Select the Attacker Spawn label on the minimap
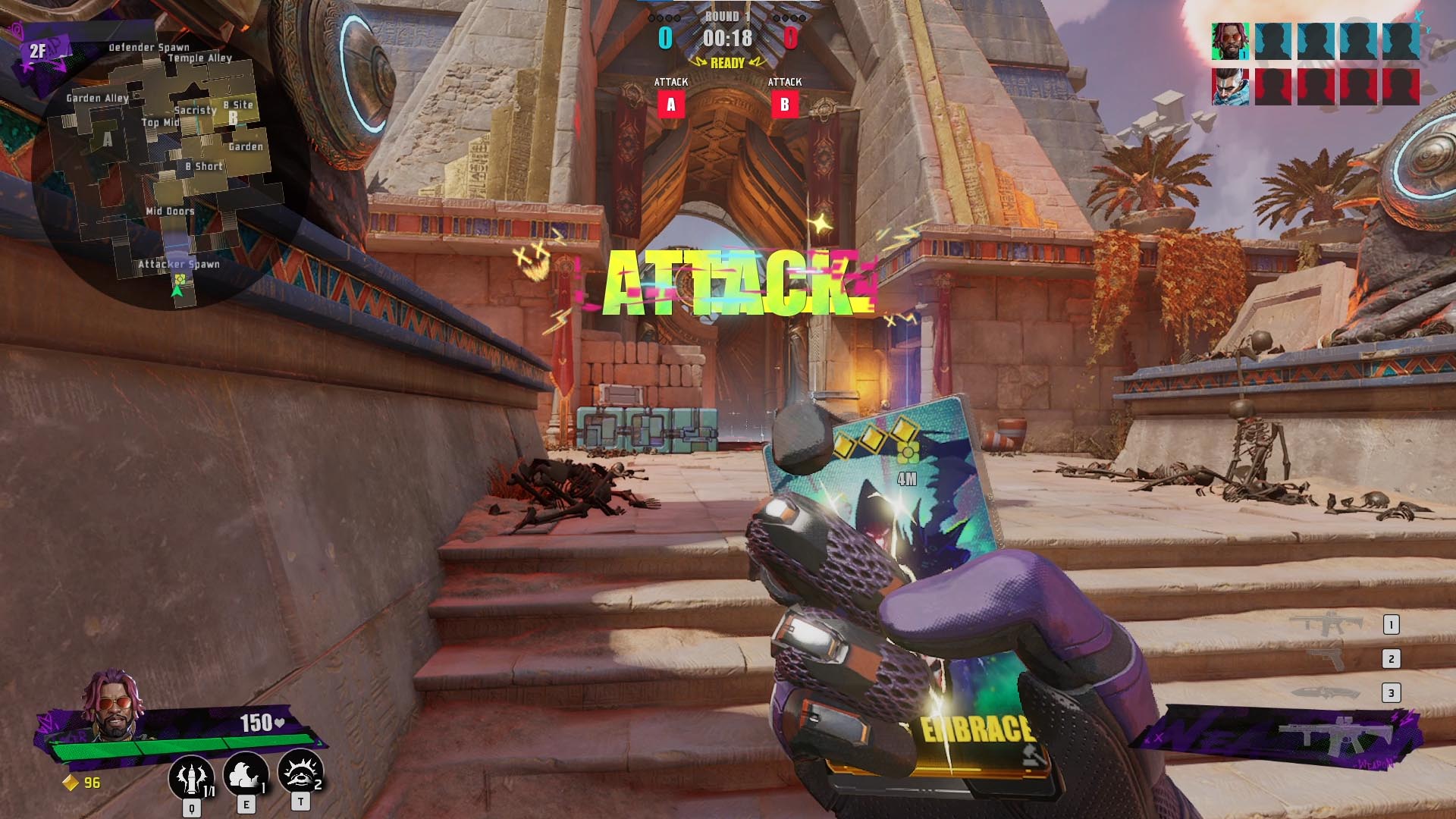 pyautogui.click(x=179, y=264)
